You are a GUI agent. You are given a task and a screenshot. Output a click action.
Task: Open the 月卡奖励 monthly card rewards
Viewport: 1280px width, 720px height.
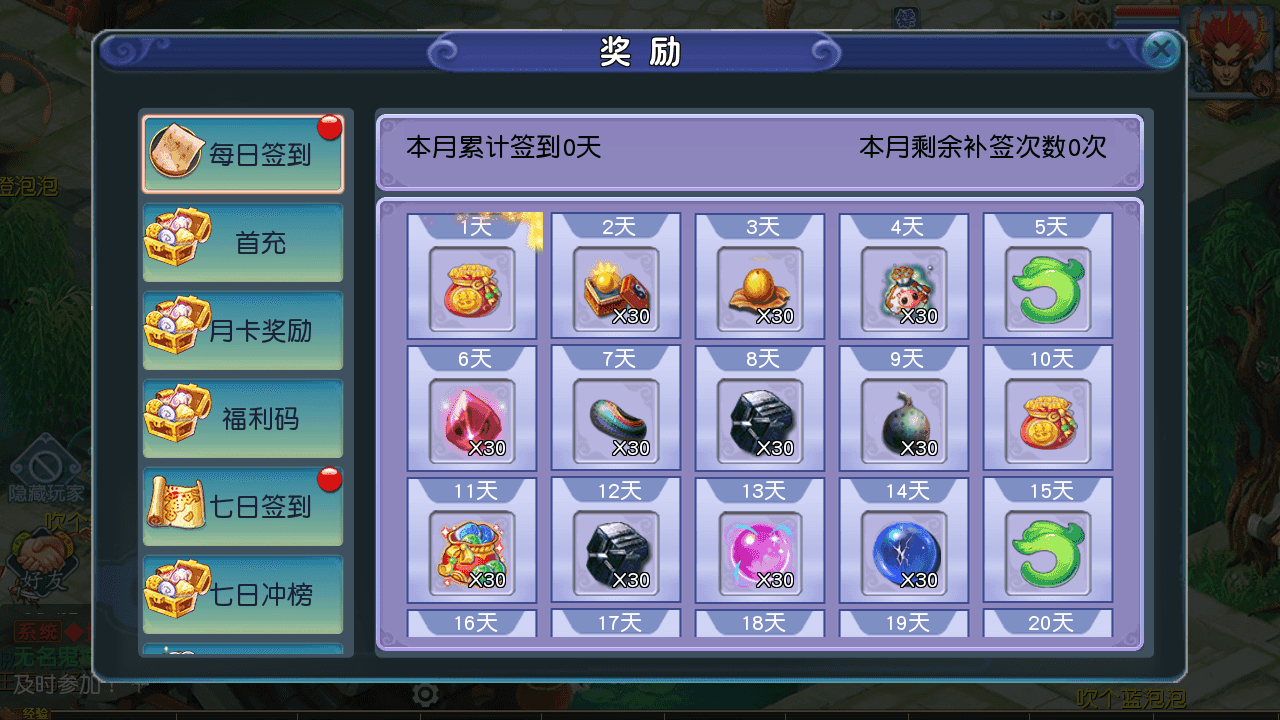pyautogui.click(x=242, y=331)
